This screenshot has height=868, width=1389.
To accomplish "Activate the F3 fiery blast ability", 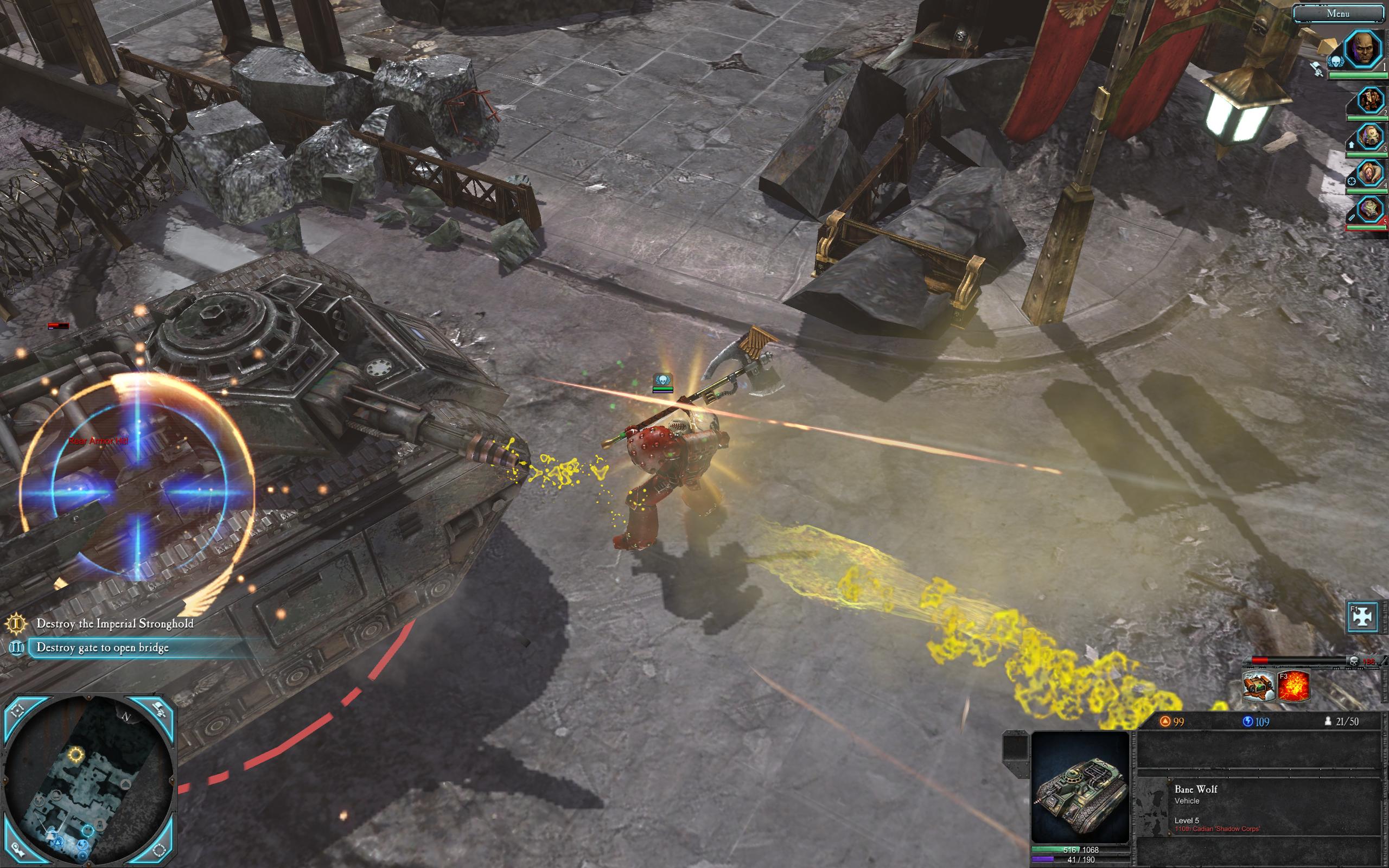I will pyautogui.click(x=1294, y=686).
